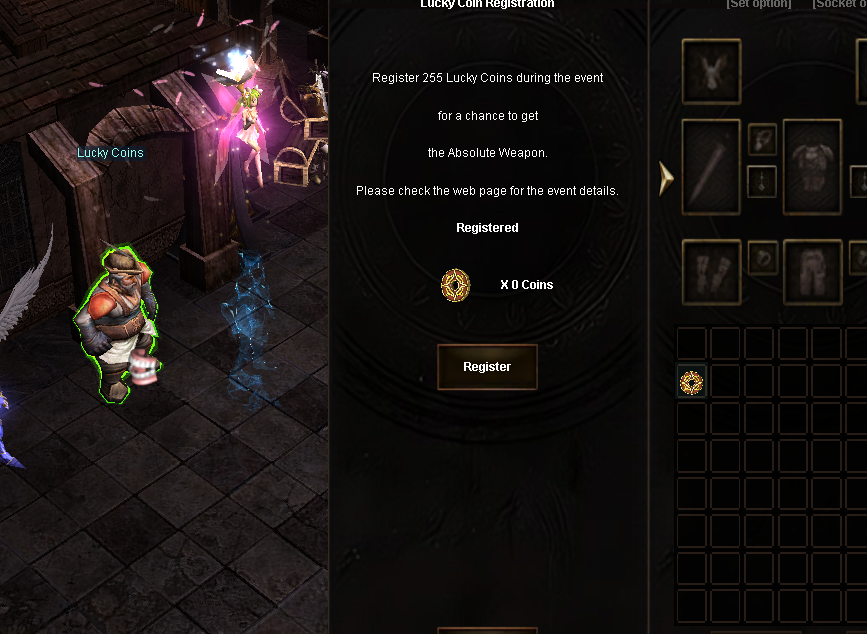Viewport: 867px width, 634px height.
Task: Open the Set option view
Action: [758, 4]
